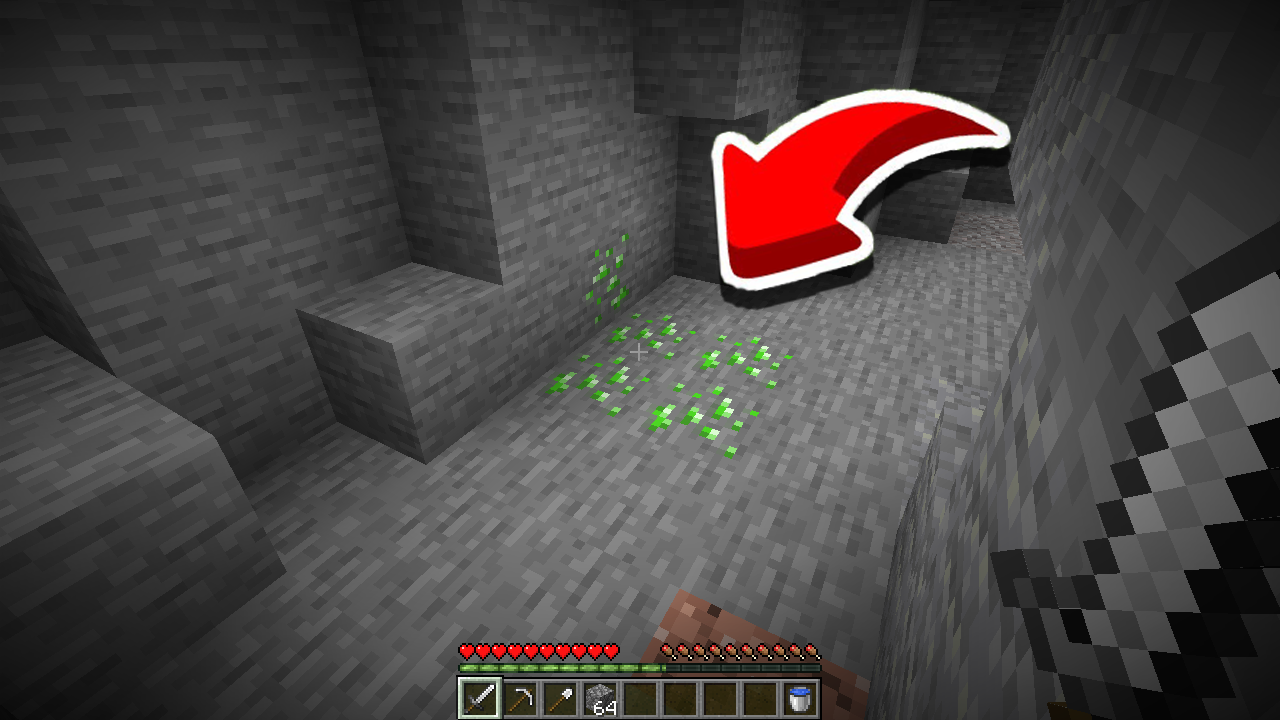Click the green experience bar
The image size is (1280, 720).
click(x=560, y=668)
